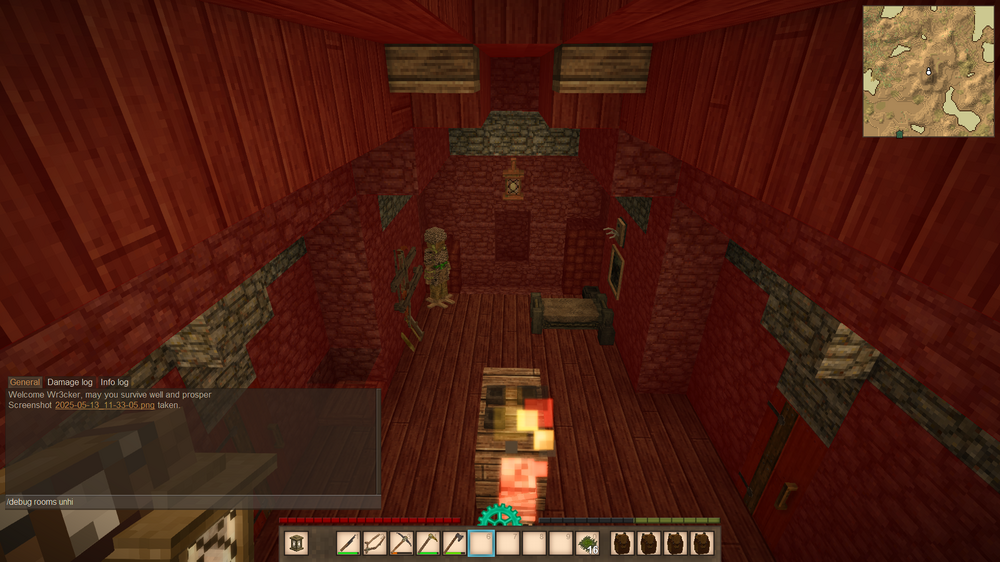Click the minimap
The image size is (1000, 562).
[x=928, y=71]
